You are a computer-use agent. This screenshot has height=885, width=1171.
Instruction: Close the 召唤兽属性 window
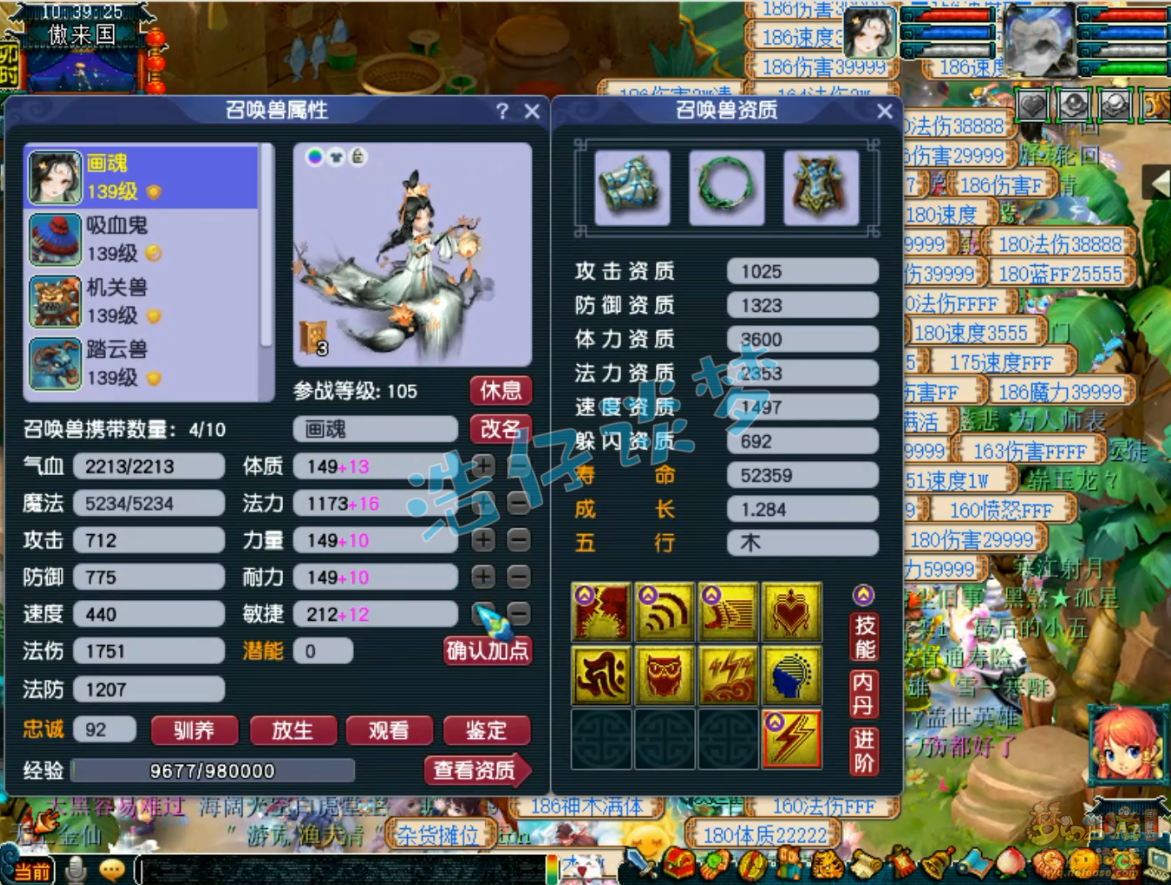click(x=532, y=111)
